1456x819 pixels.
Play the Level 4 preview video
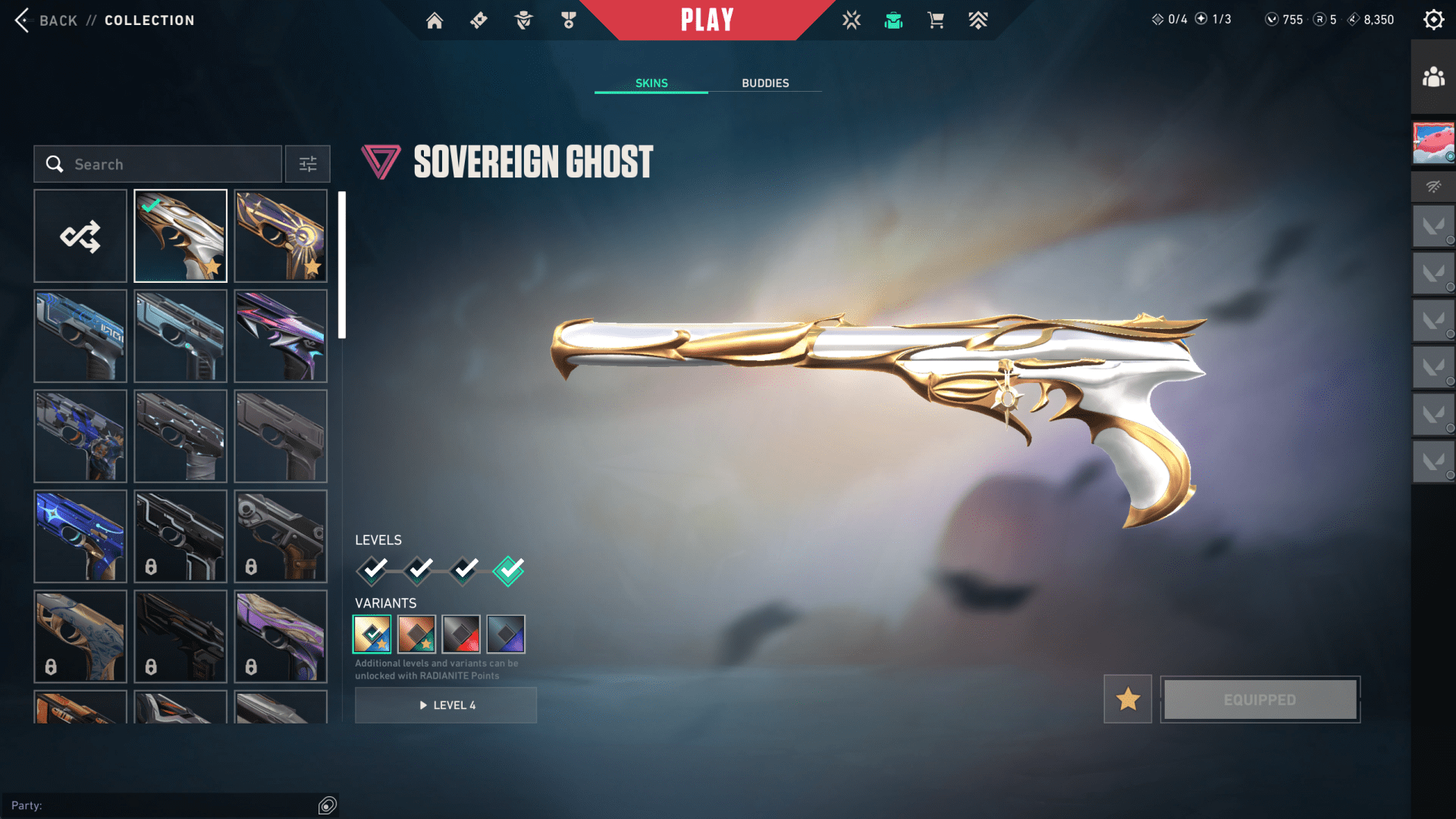pos(446,705)
